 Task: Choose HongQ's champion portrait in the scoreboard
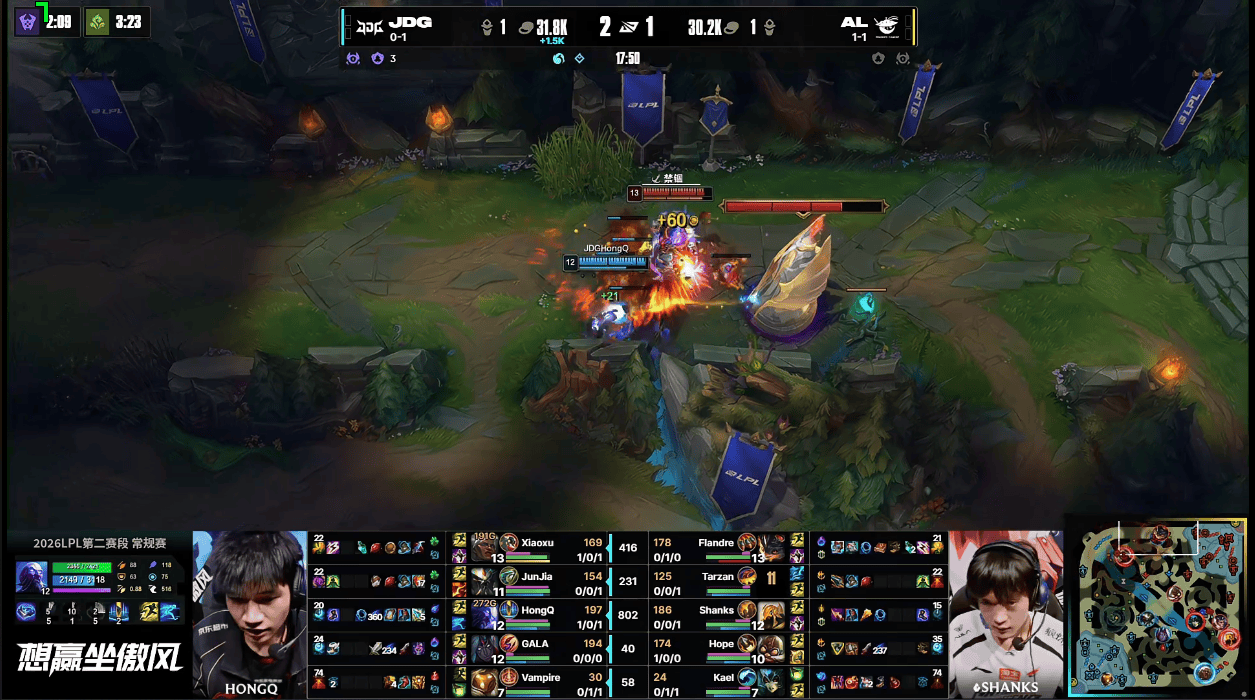pyautogui.click(x=486, y=612)
